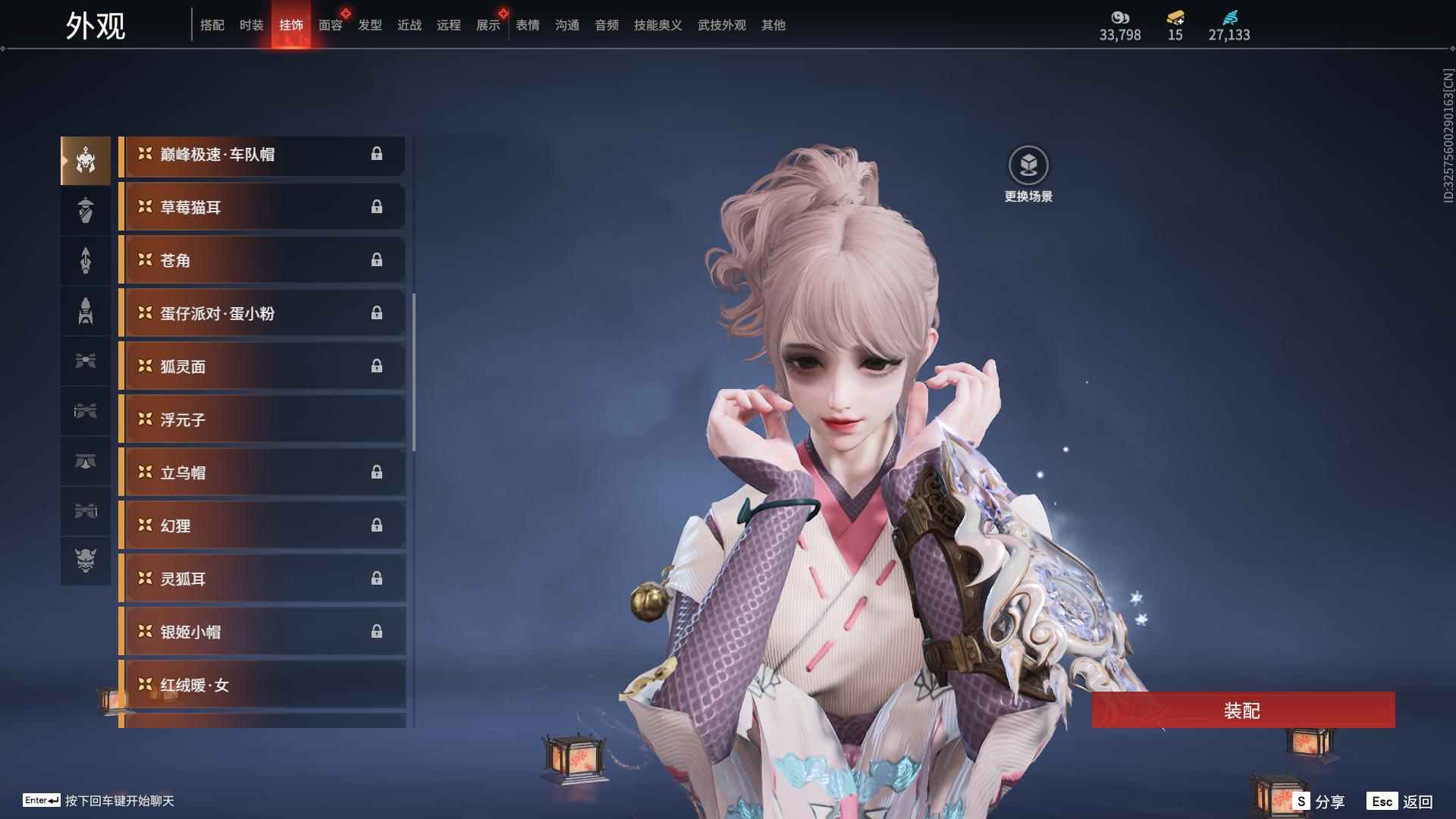This screenshot has height=819, width=1456.
Task: Toggle the lock icon beside 狐灵面
Action: point(378,366)
